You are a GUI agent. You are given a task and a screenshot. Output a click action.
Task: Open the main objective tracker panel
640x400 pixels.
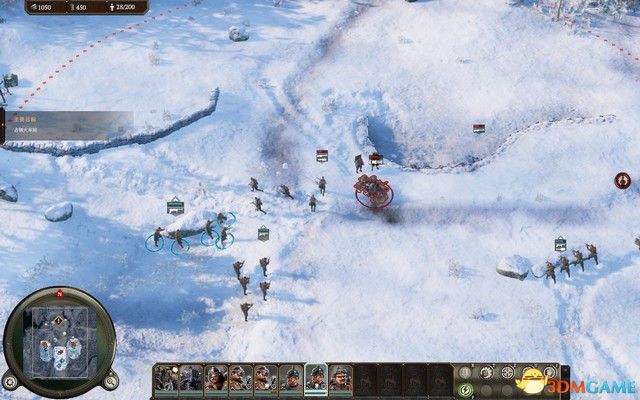pos(60,121)
